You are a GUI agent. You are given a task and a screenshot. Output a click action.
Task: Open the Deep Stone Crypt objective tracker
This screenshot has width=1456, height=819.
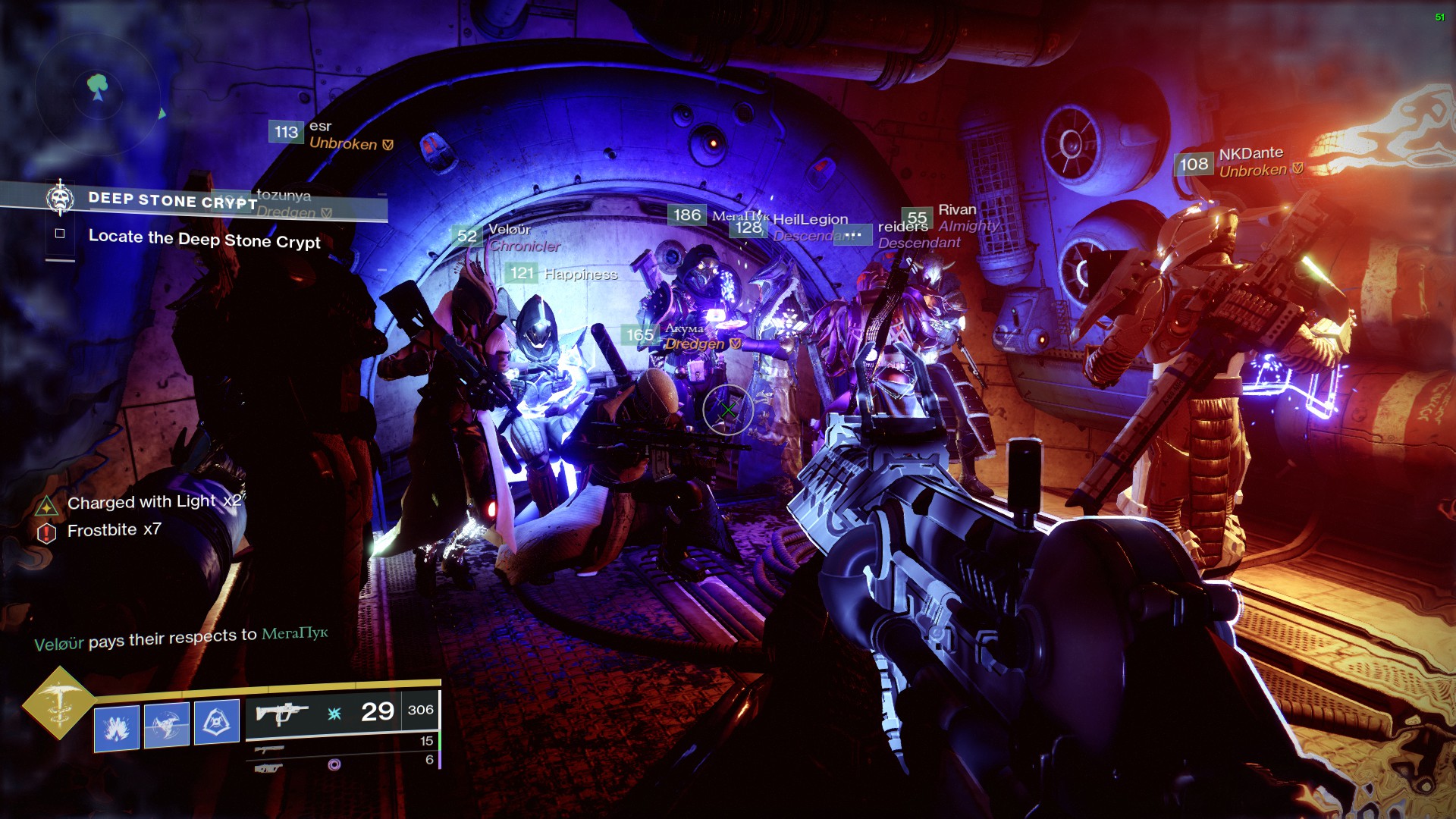pyautogui.click(x=173, y=200)
